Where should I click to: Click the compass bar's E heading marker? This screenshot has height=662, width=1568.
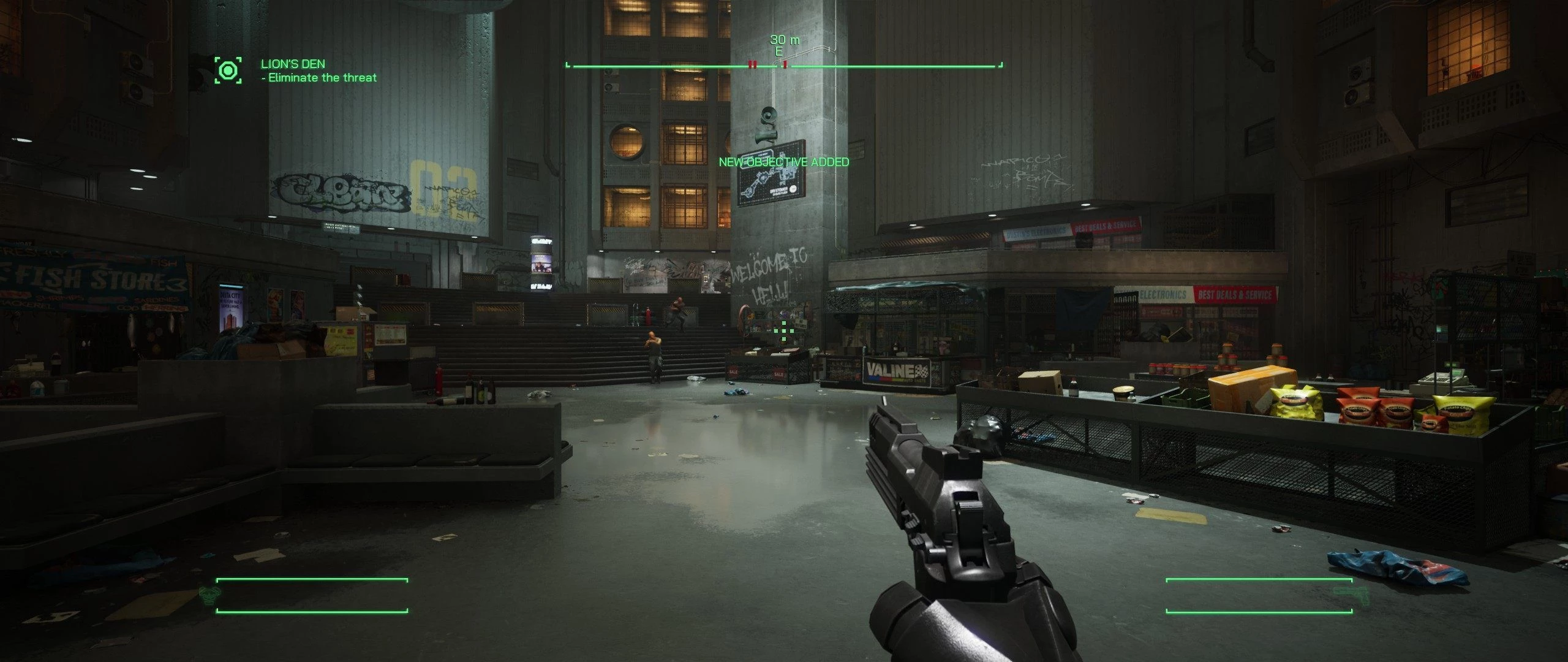778,52
